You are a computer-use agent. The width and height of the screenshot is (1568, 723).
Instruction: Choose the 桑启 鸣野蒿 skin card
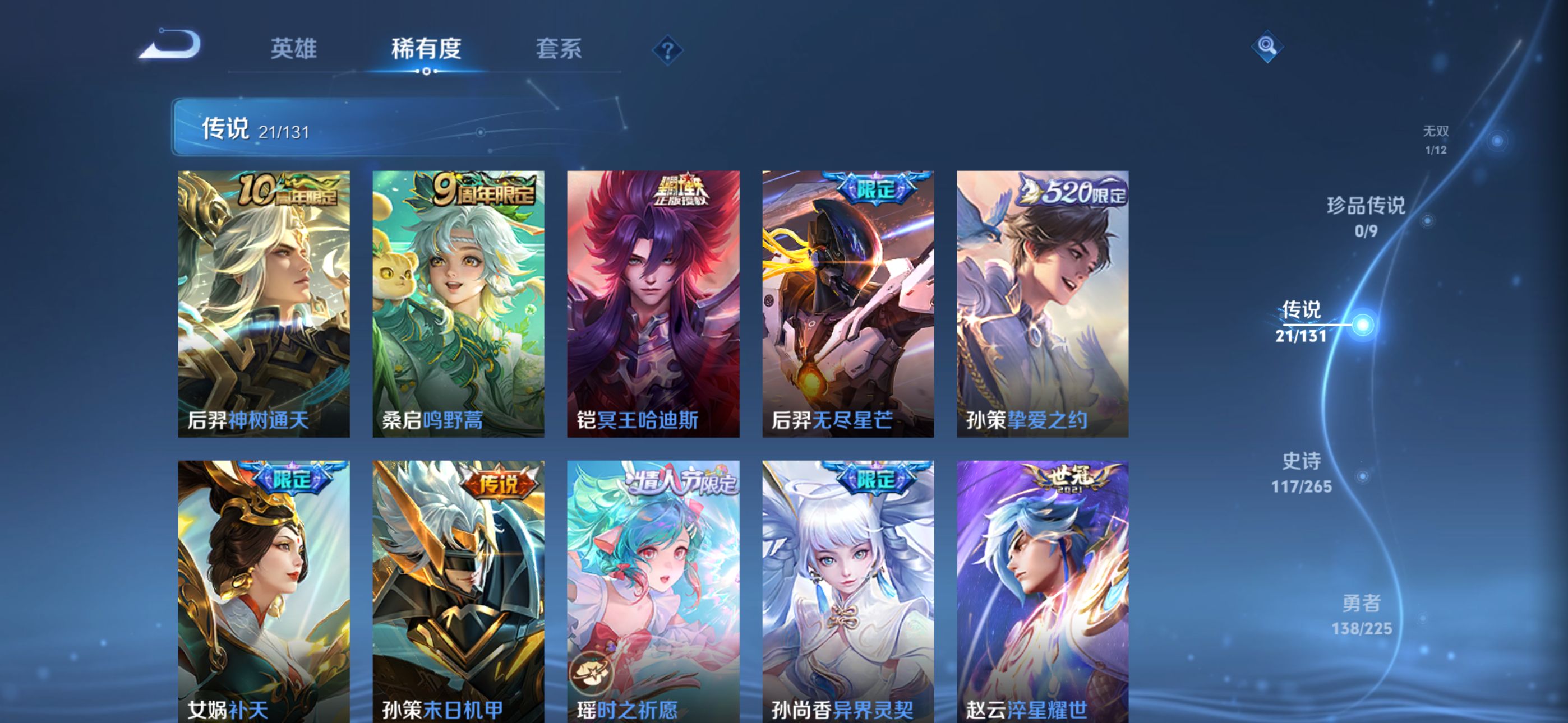click(458, 304)
